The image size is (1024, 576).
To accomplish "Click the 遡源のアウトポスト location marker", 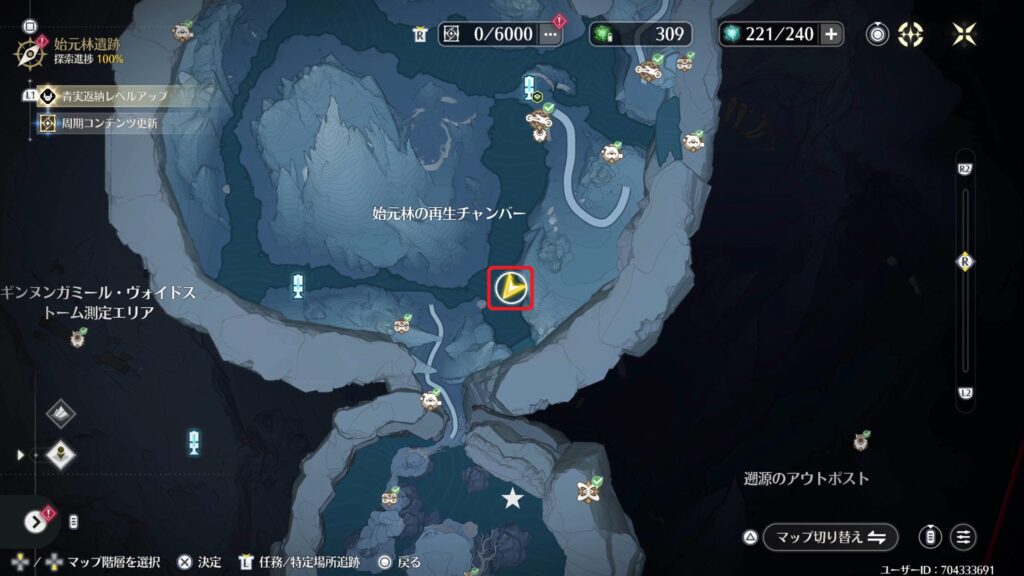I will [x=861, y=441].
